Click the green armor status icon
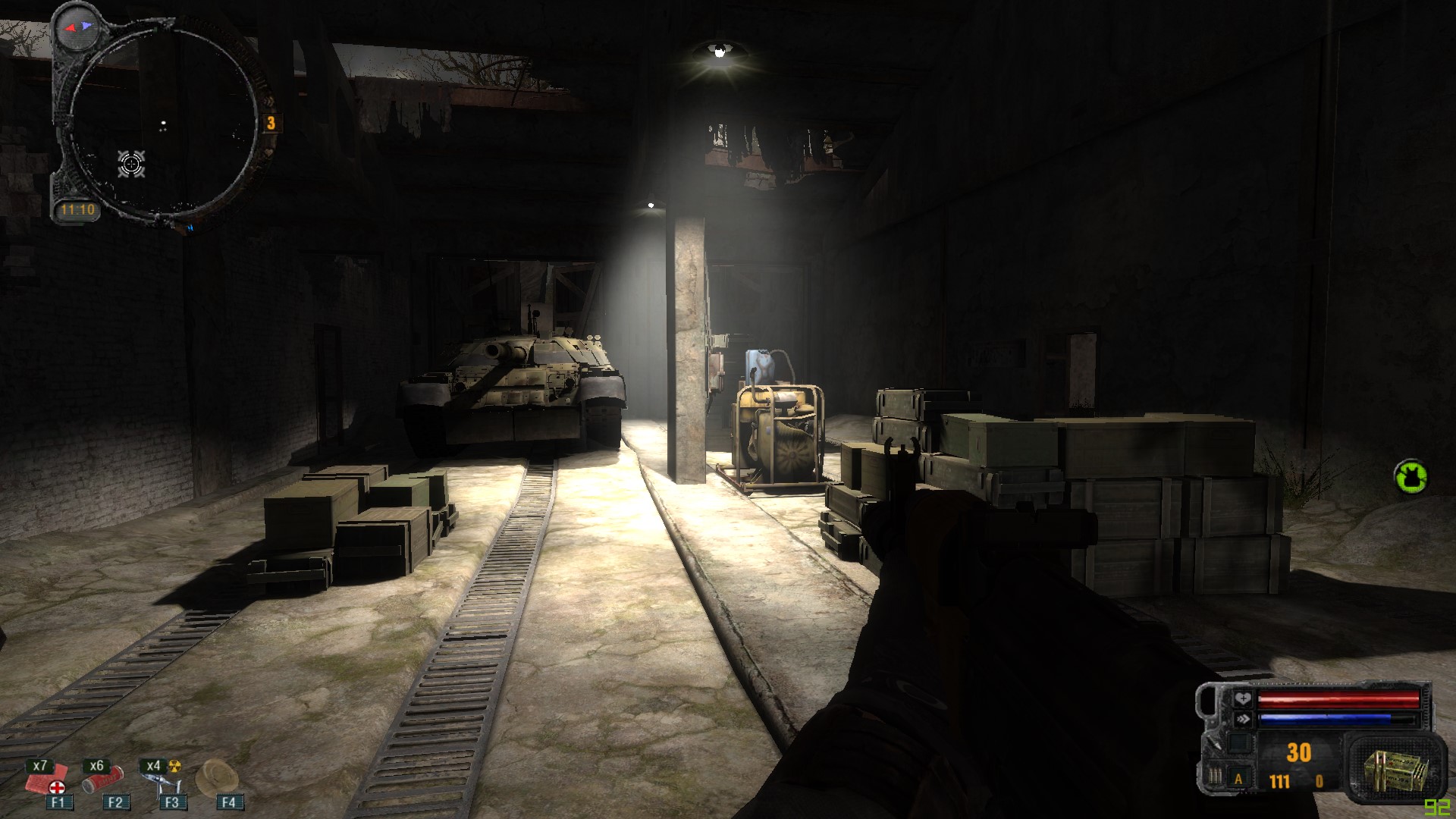1456x819 pixels. tap(1410, 476)
